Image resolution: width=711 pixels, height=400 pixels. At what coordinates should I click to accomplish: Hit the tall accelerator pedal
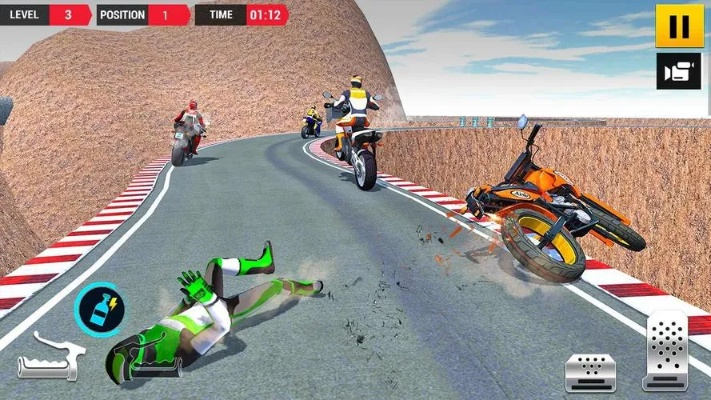pyautogui.click(x=665, y=350)
